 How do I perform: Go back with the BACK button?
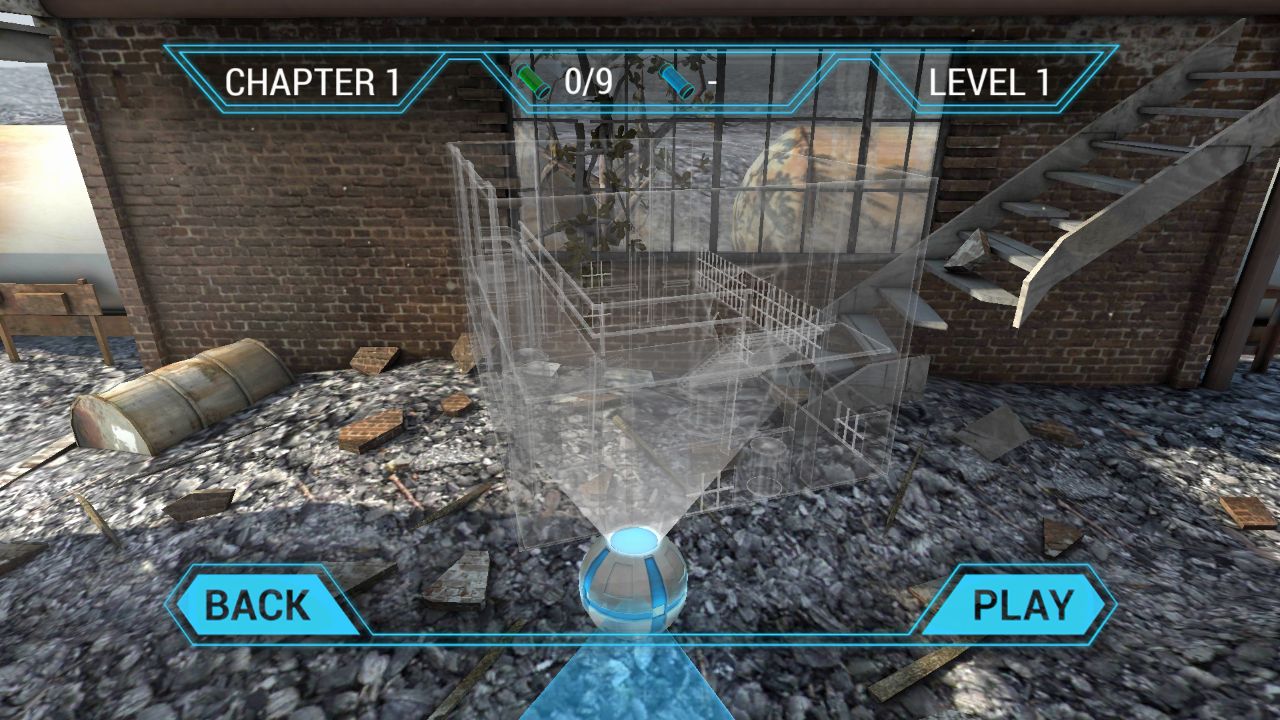tap(258, 605)
